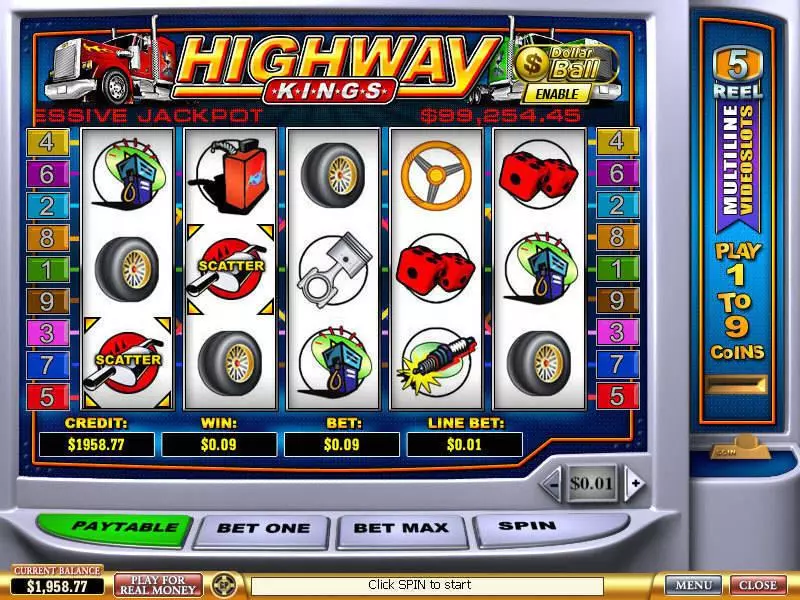This screenshot has width=800, height=600.
Task: Spin the reels with SPIN
Action: click(526, 526)
